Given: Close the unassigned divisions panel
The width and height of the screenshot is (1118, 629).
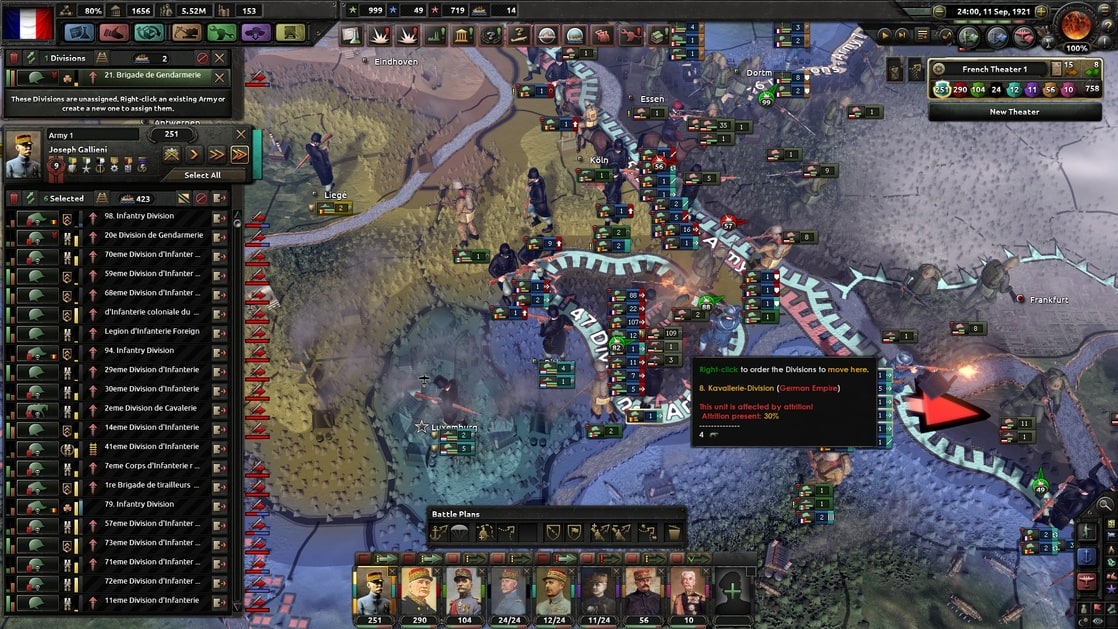Looking at the screenshot, I should [220, 58].
